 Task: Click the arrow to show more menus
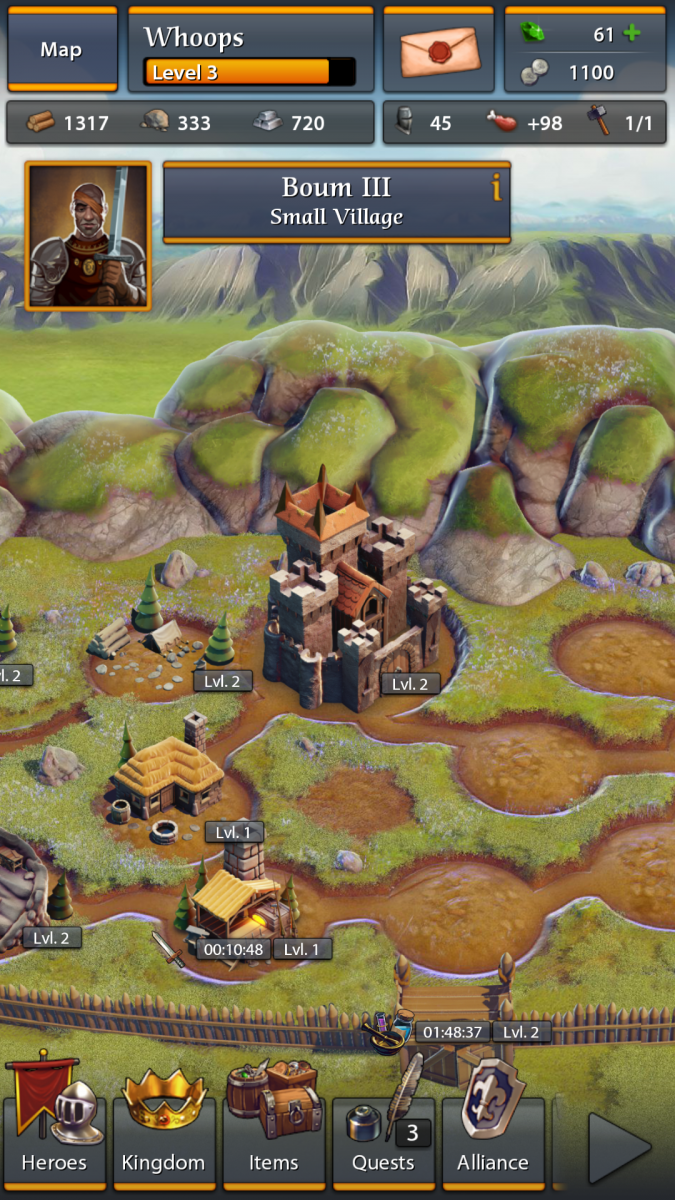(618, 1146)
